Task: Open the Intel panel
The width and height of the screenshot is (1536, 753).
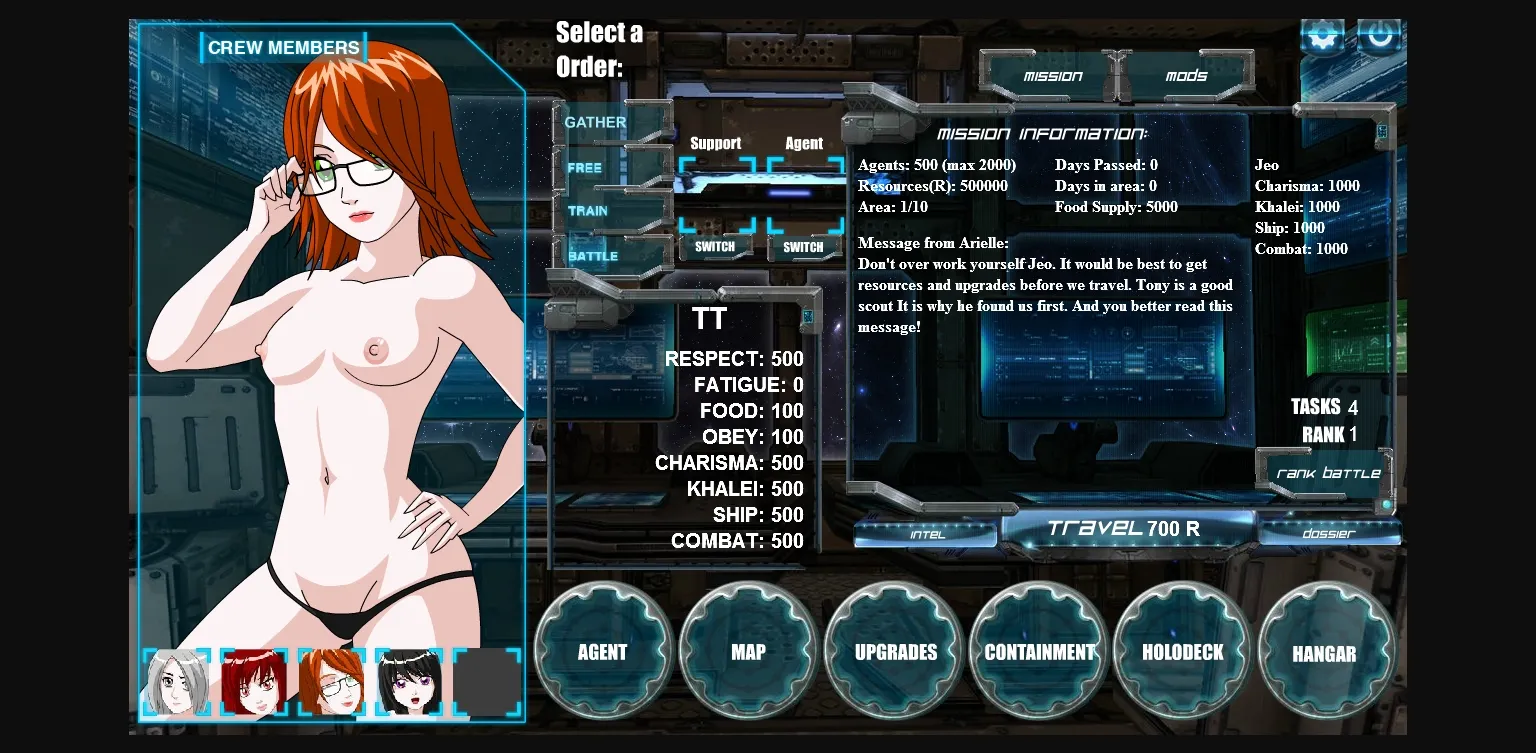Action: pos(927,534)
